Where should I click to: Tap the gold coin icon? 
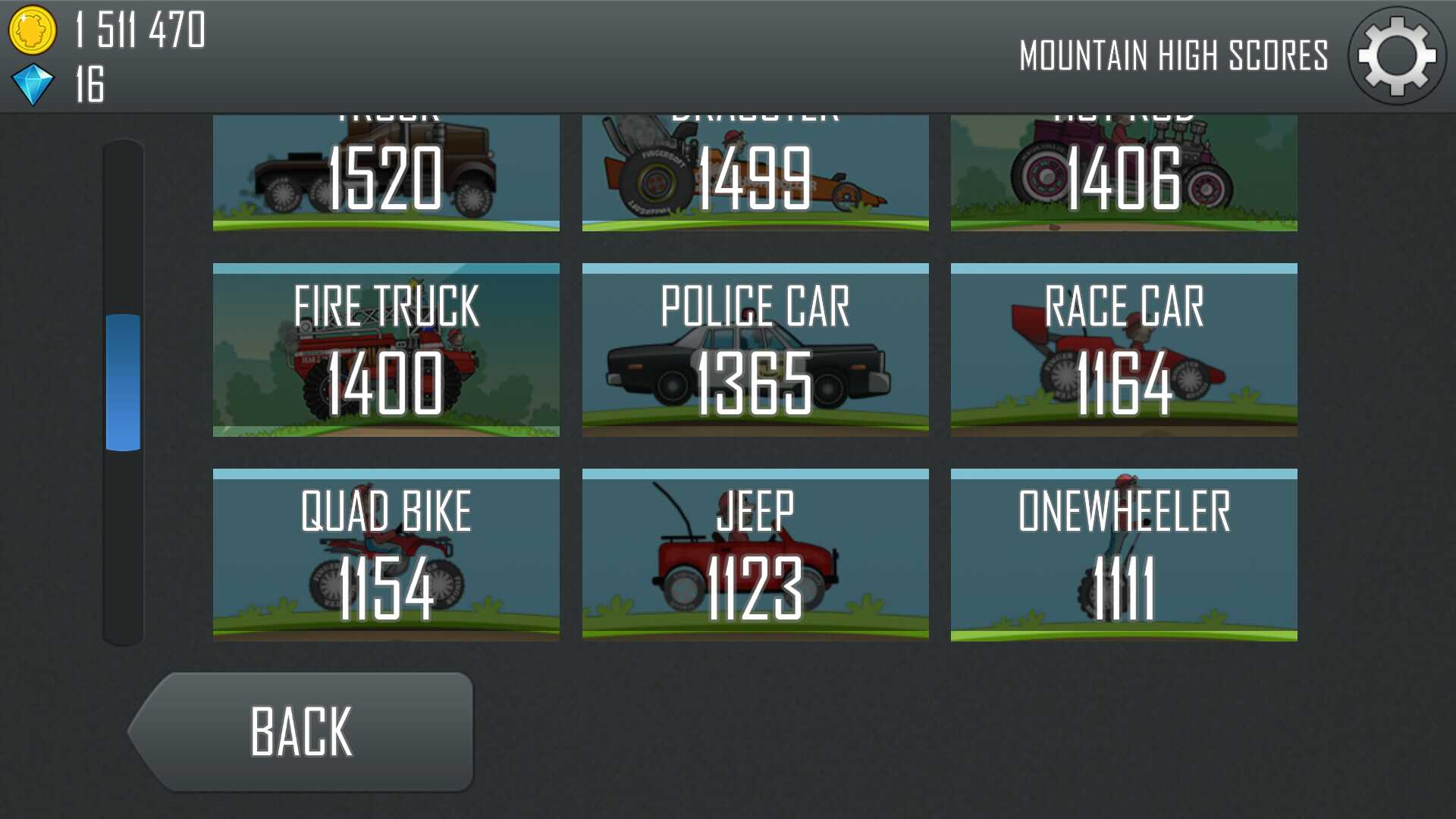(32, 30)
